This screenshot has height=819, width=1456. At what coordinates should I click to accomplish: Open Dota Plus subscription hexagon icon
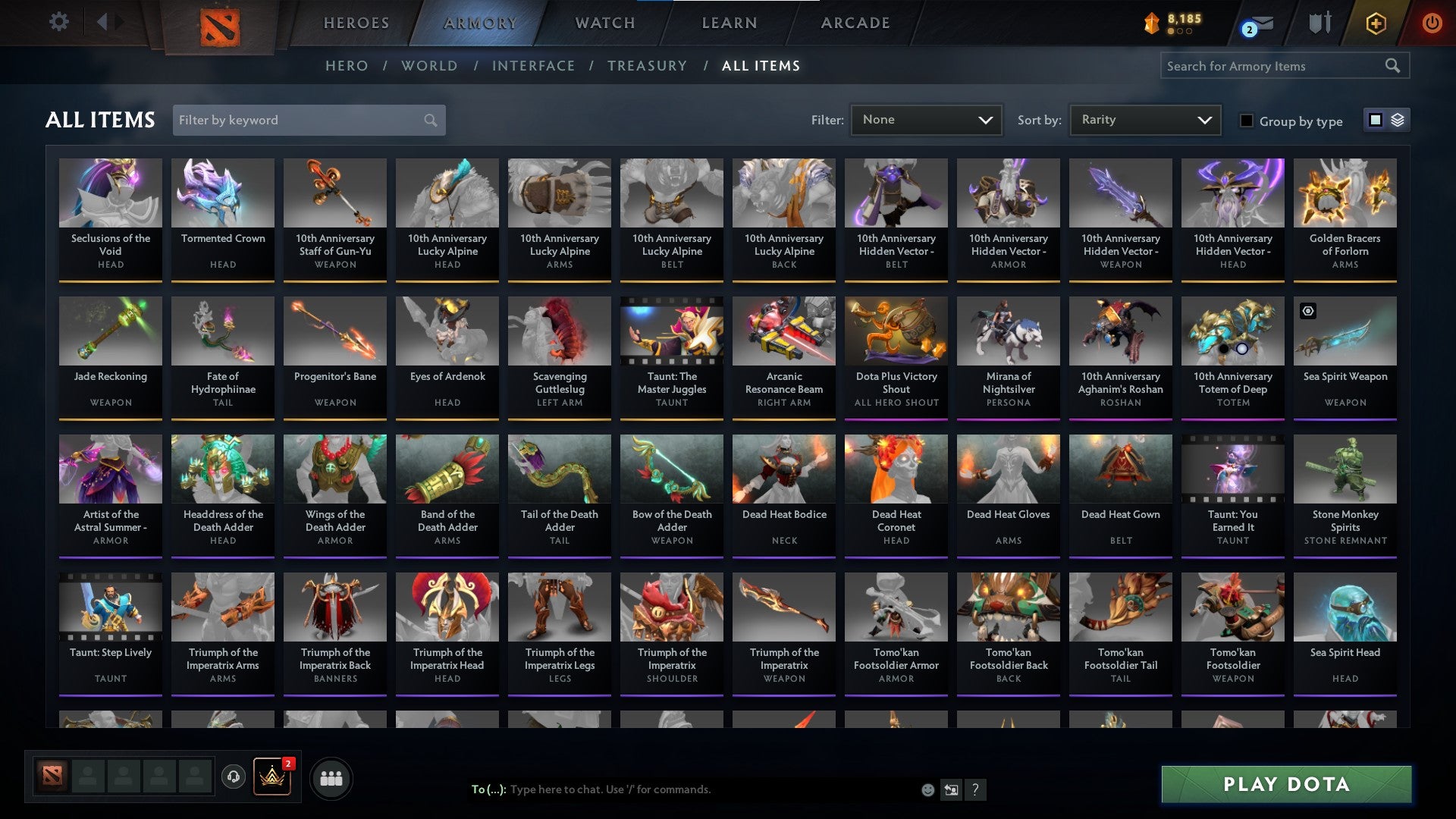tap(1376, 23)
